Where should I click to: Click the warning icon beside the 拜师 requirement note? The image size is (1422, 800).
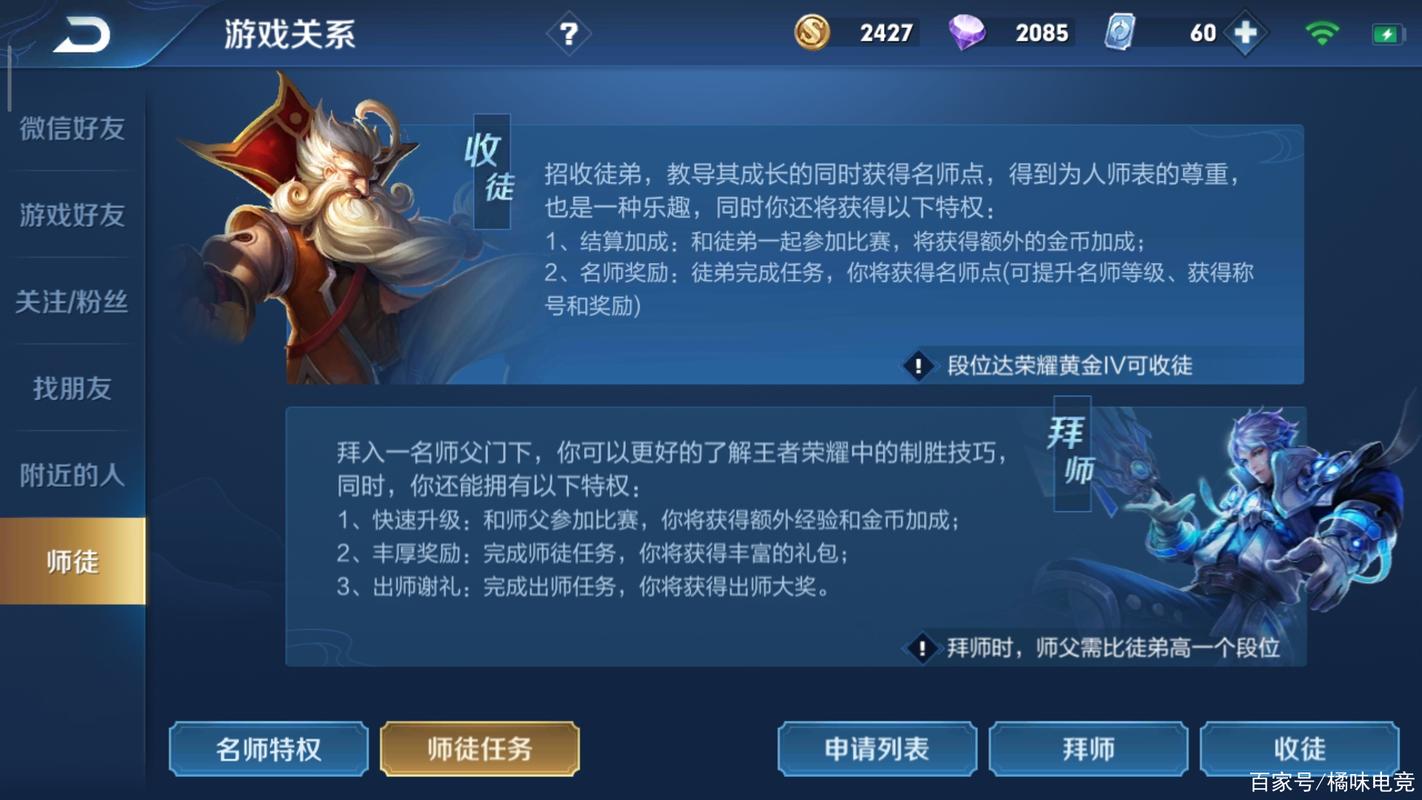point(921,648)
